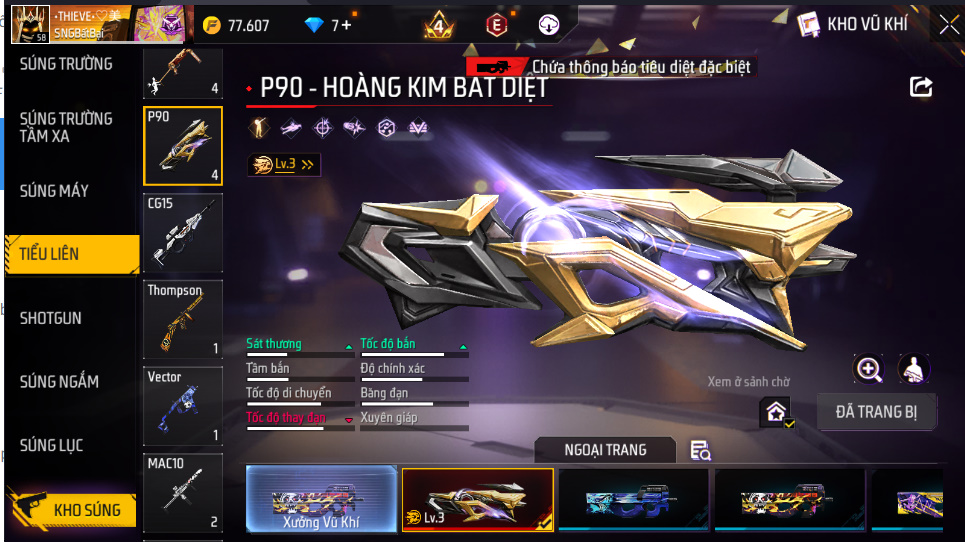This screenshot has width=965, height=542.
Task: Select the MAC10 weapon entry
Action: point(183,493)
